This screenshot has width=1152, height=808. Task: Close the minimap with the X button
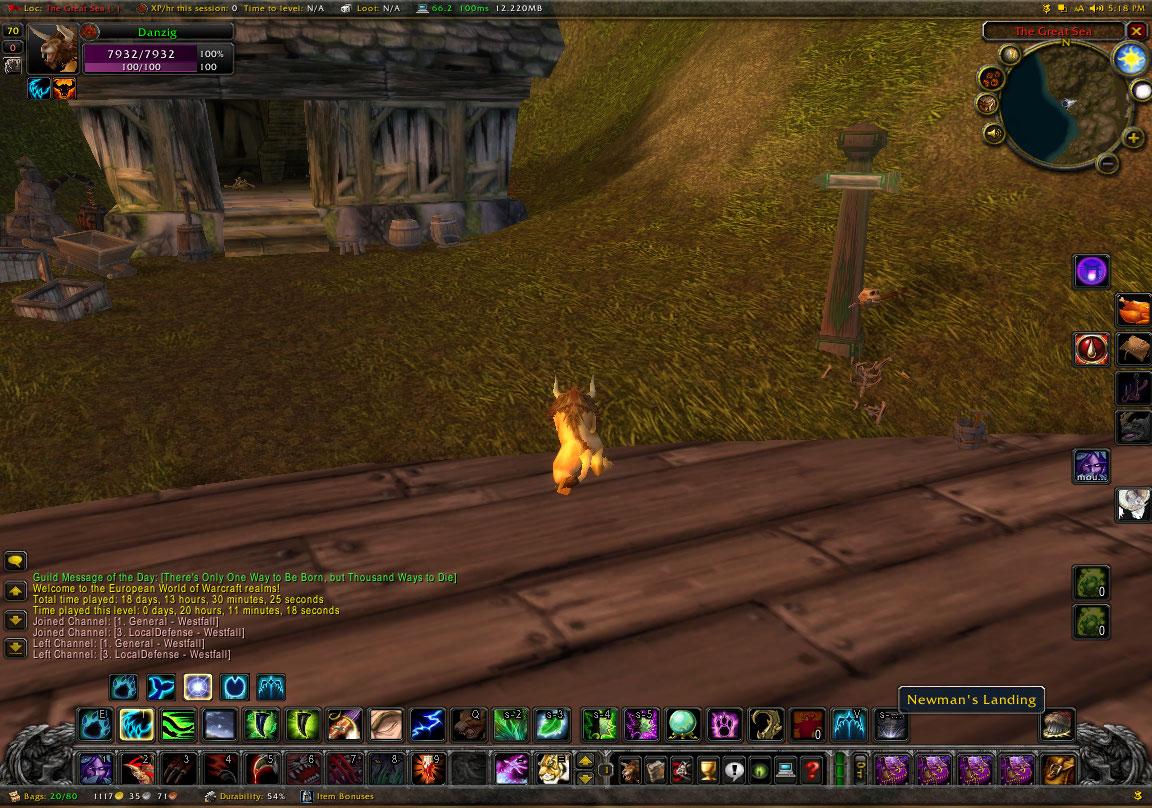click(1136, 31)
